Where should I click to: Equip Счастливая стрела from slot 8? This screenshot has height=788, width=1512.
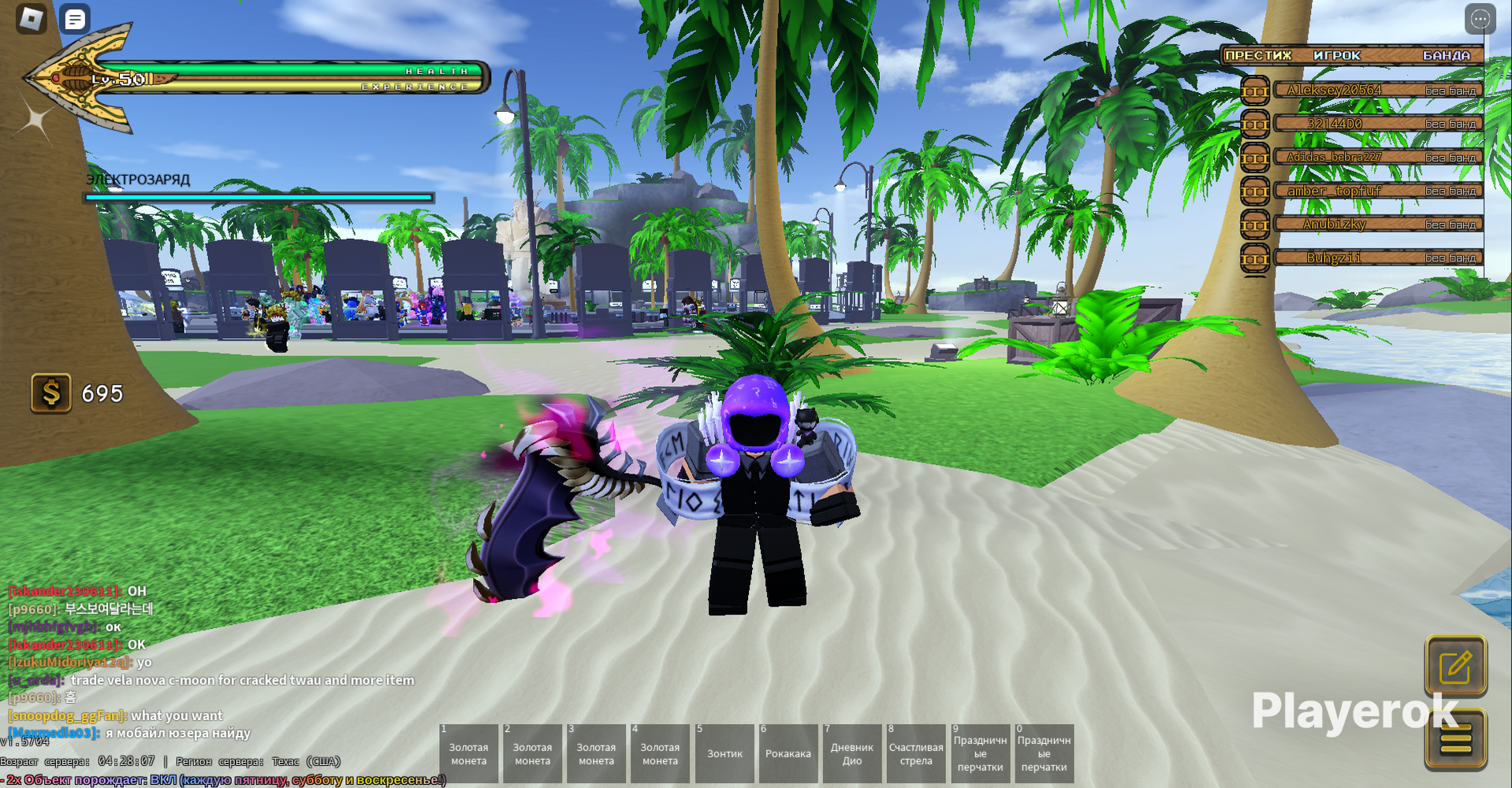(915, 753)
